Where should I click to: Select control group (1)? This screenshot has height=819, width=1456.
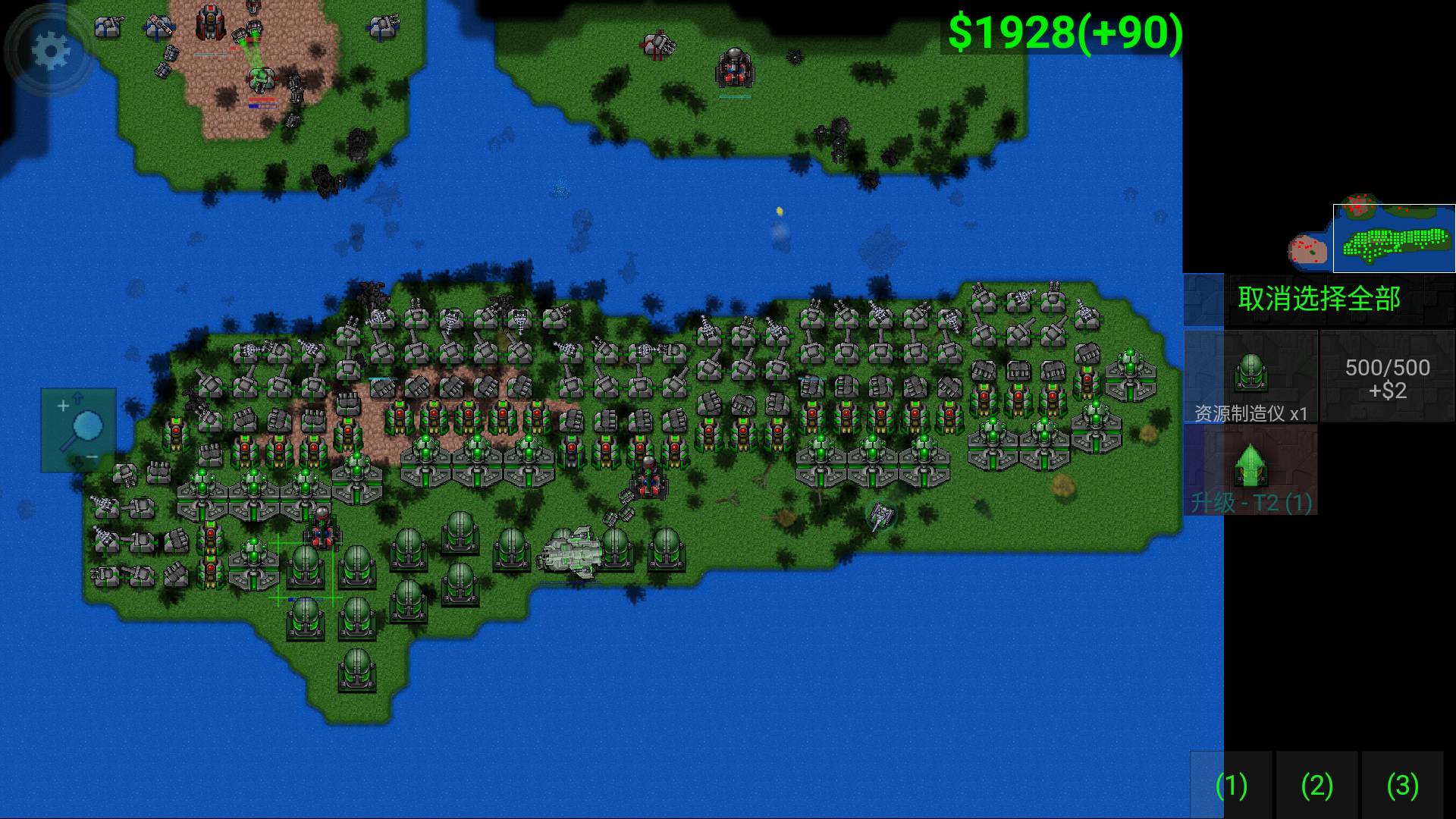(x=1231, y=785)
